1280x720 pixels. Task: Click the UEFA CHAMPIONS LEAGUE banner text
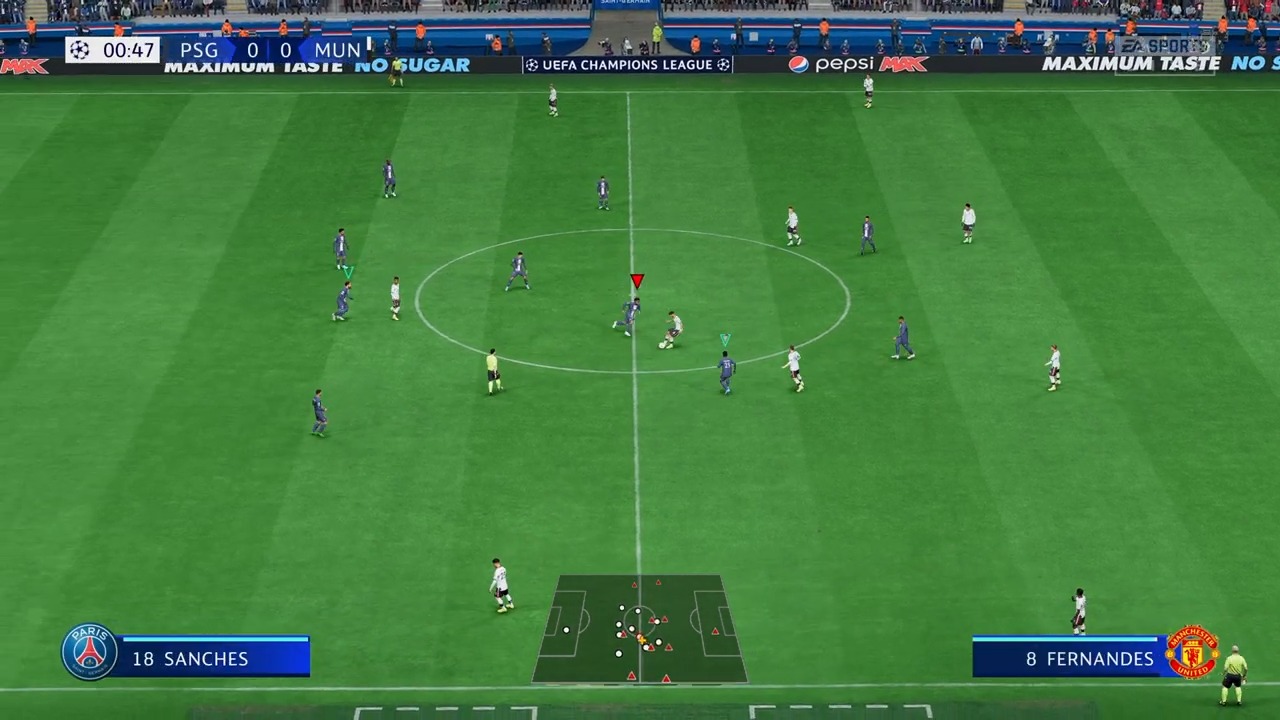coord(627,64)
